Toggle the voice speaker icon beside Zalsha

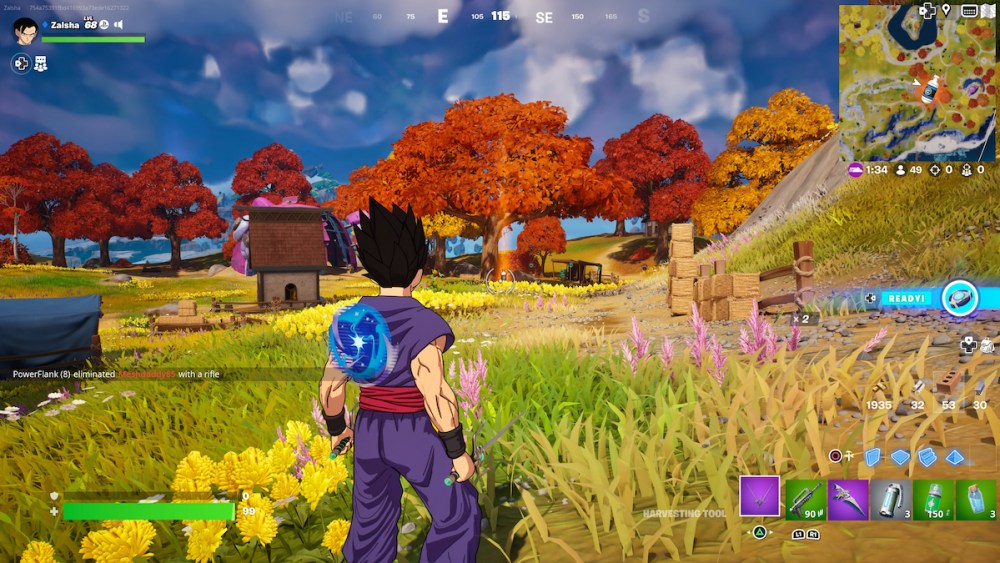118,24
